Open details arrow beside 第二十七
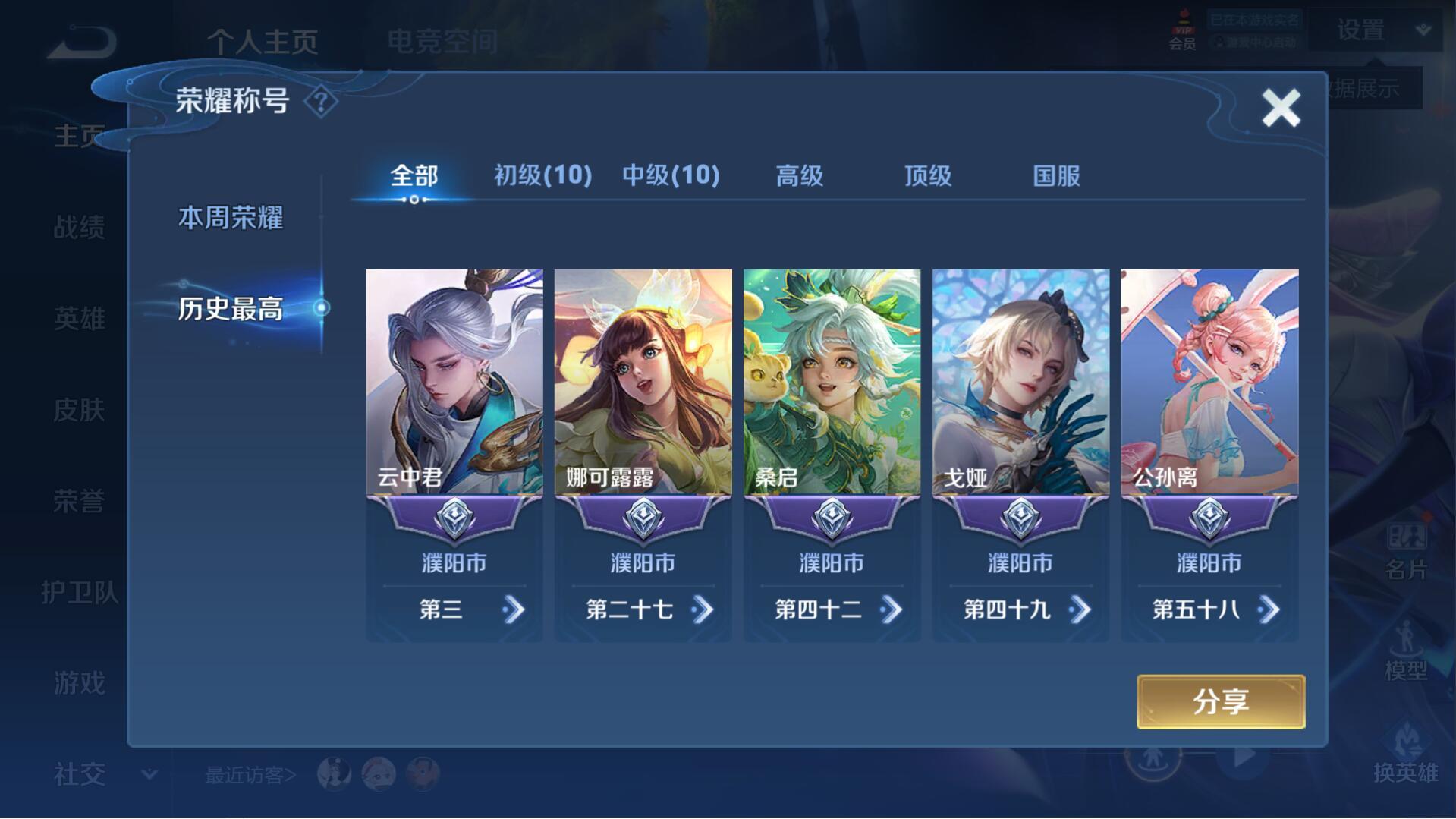The image size is (1456, 819). click(x=703, y=610)
